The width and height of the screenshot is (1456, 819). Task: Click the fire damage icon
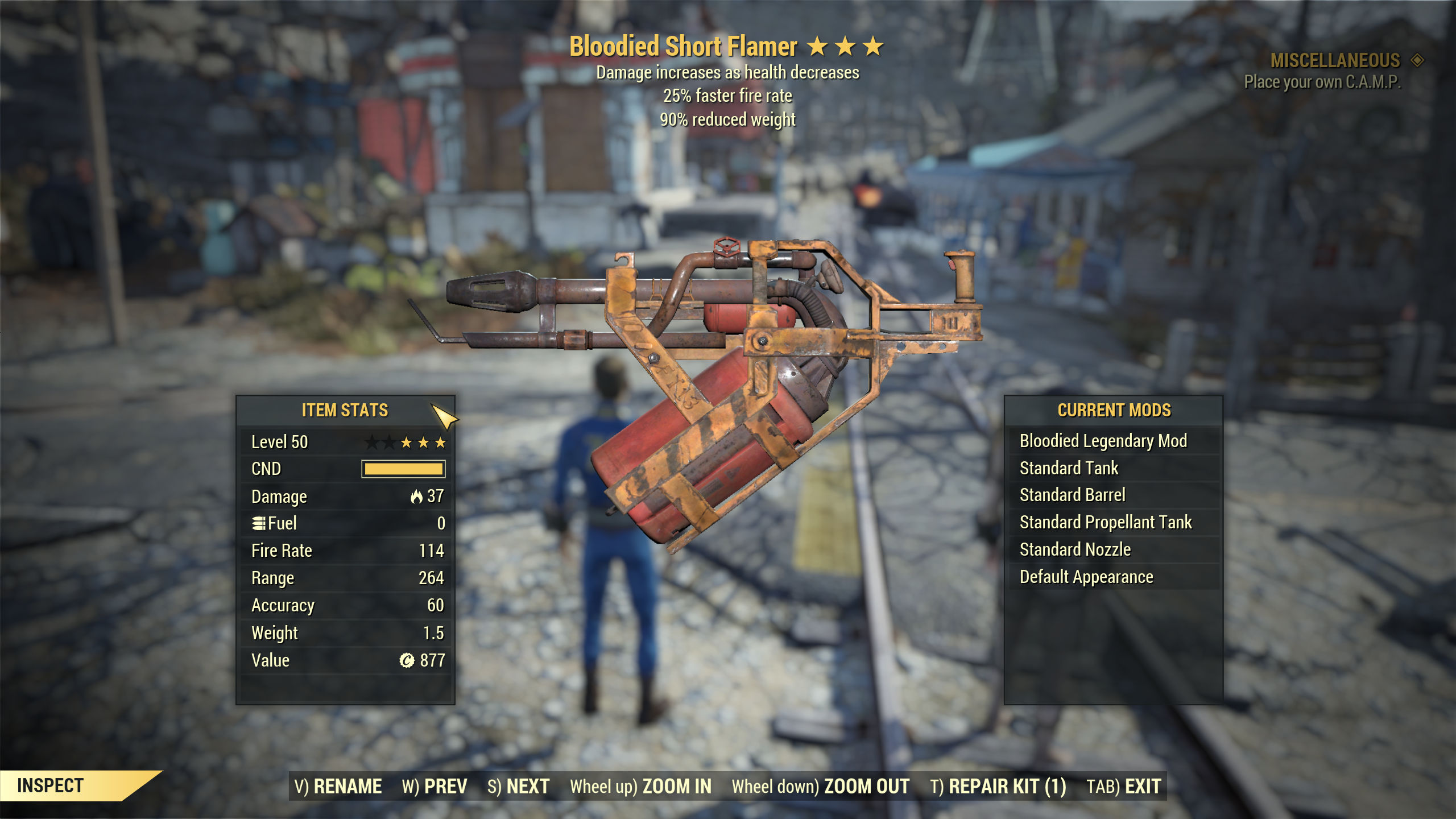tap(419, 496)
